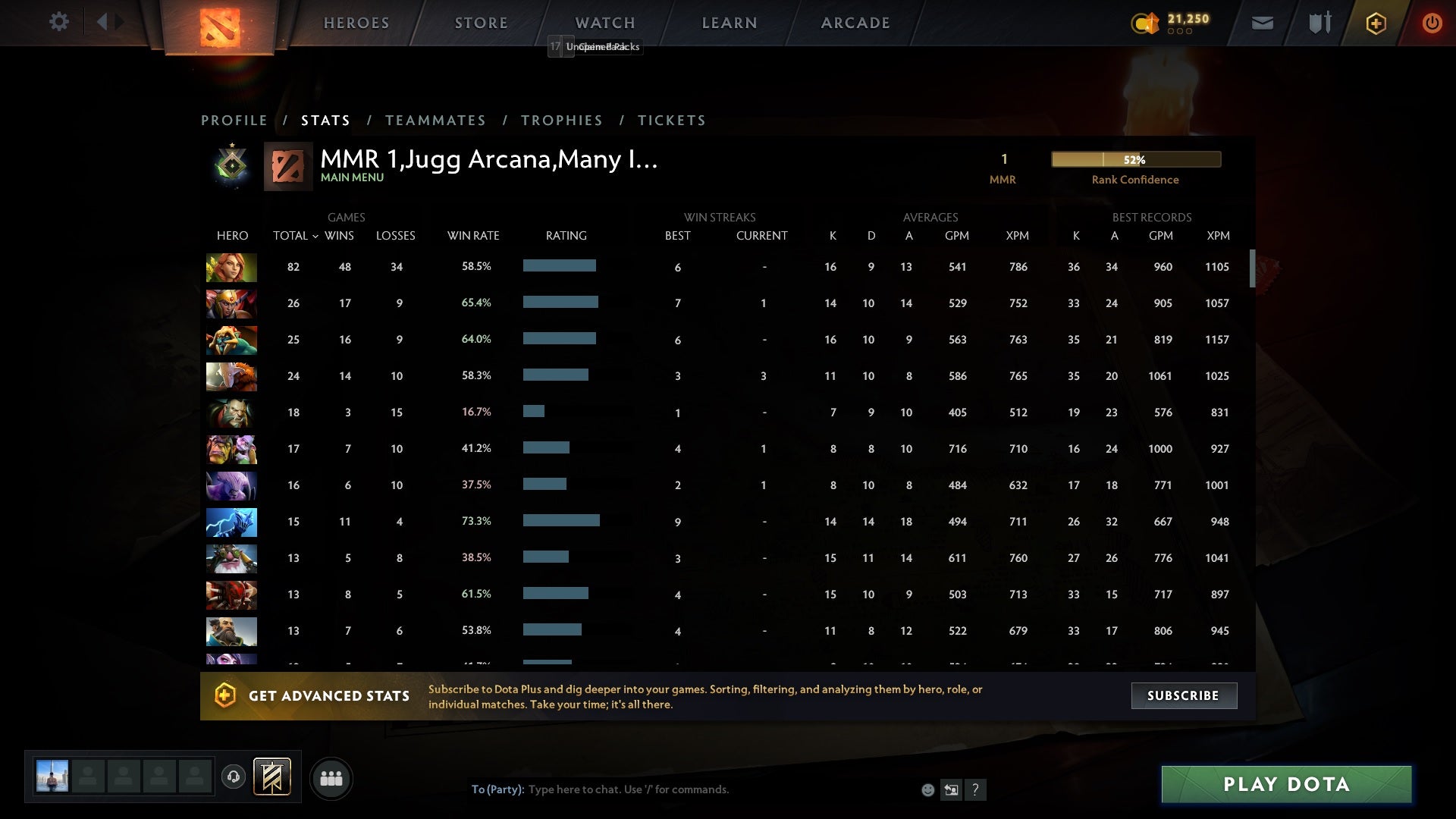
Task: Open the friends list people icon
Action: coord(331,778)
